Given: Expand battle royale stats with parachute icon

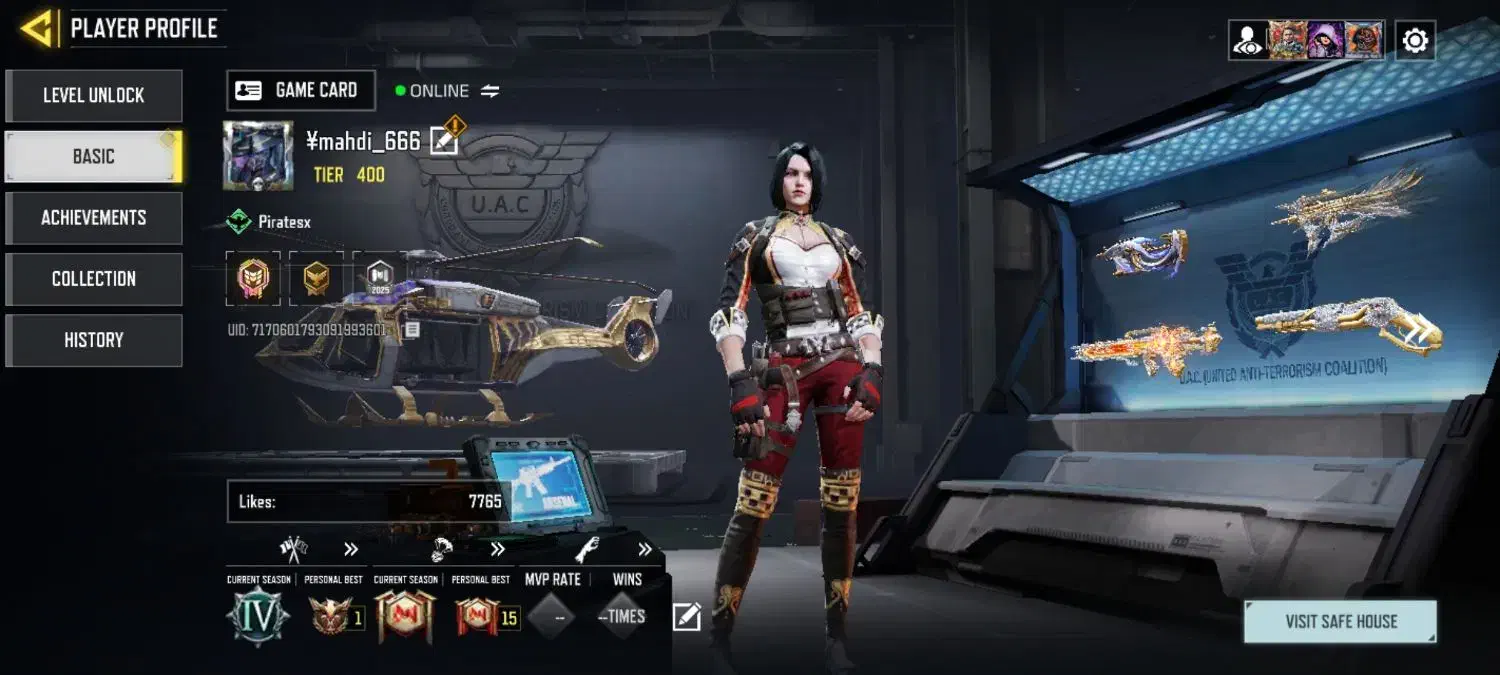Looking at the screenshot, I should click(497, 549).
